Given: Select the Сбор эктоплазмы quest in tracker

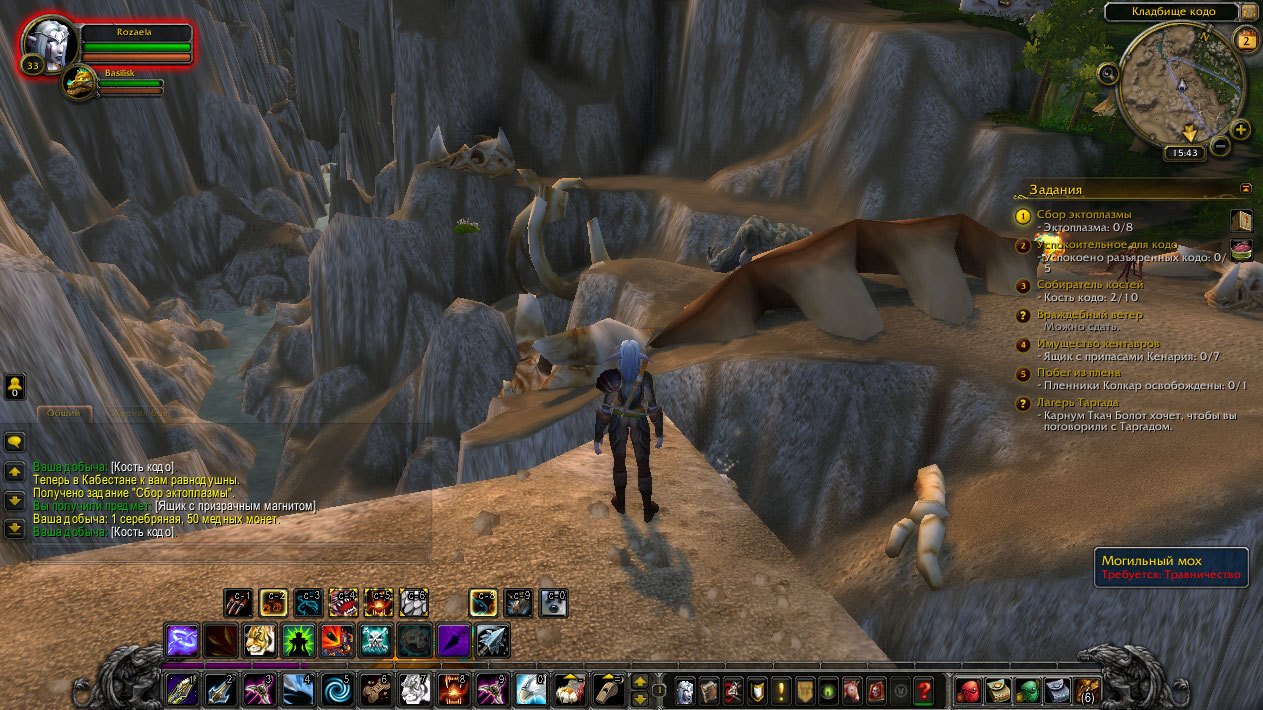Looking at the screenshot, I should 1084,214.
